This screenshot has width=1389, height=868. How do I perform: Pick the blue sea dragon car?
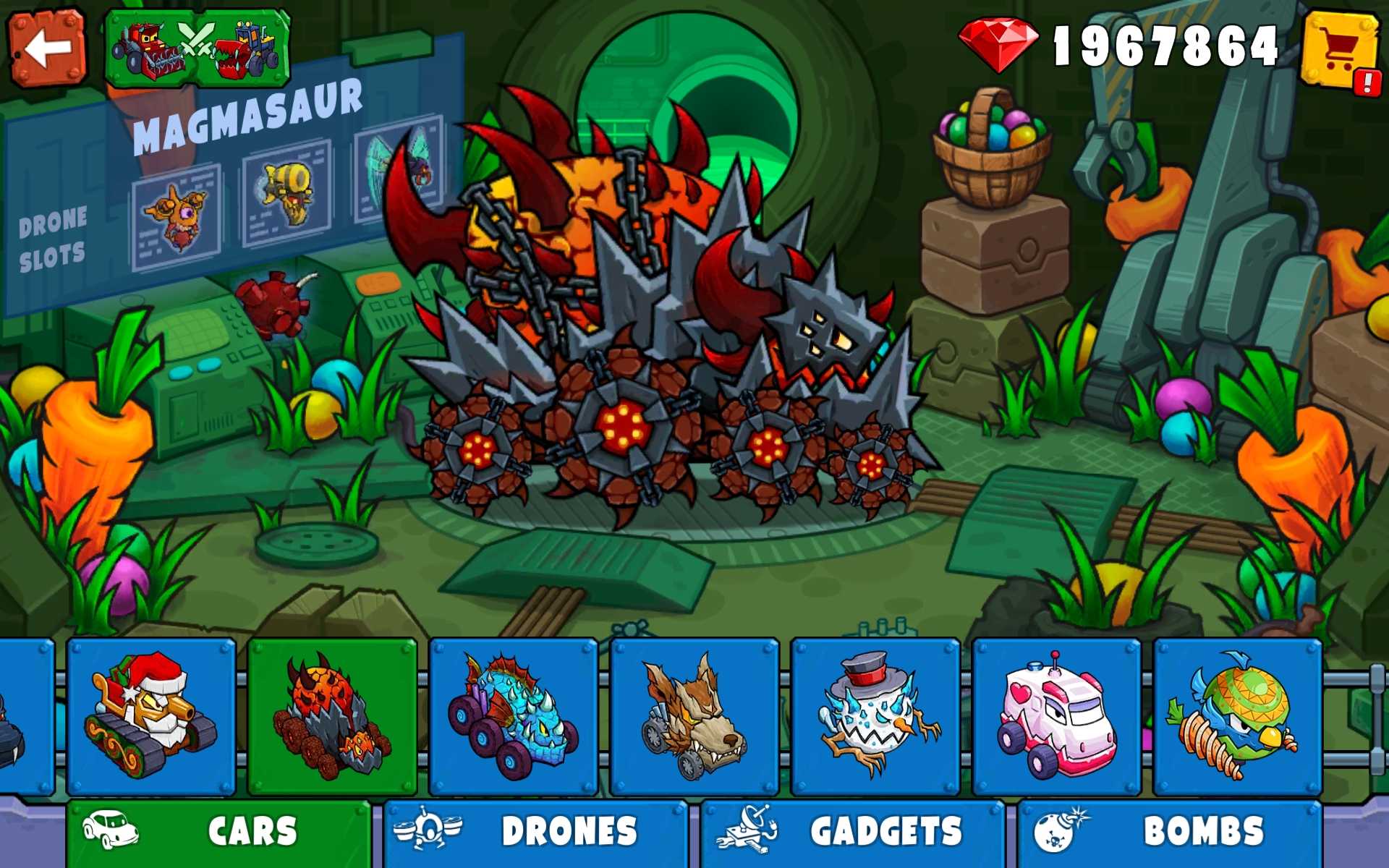point(513,716)
